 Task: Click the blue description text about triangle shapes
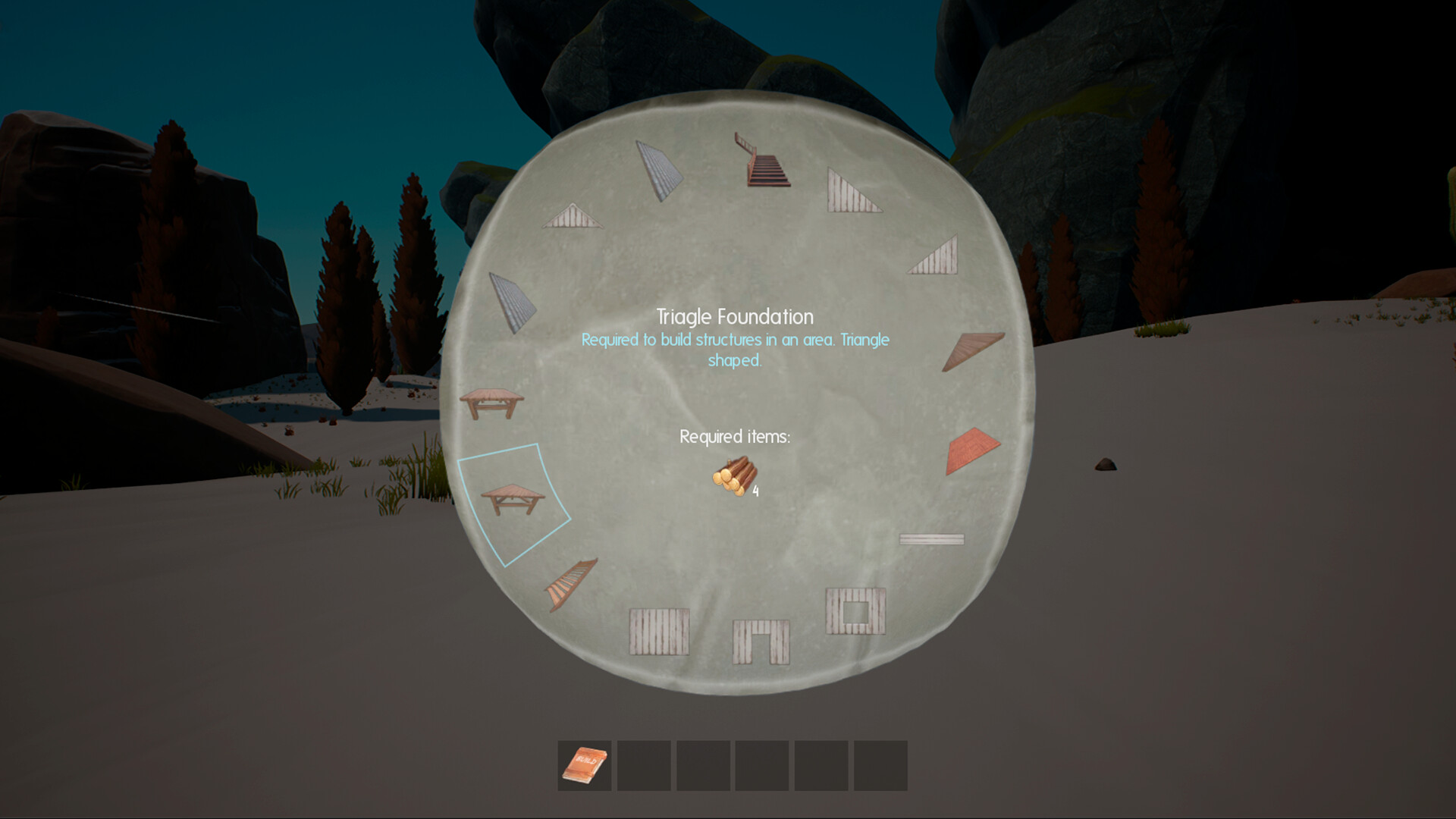(734, 347)
